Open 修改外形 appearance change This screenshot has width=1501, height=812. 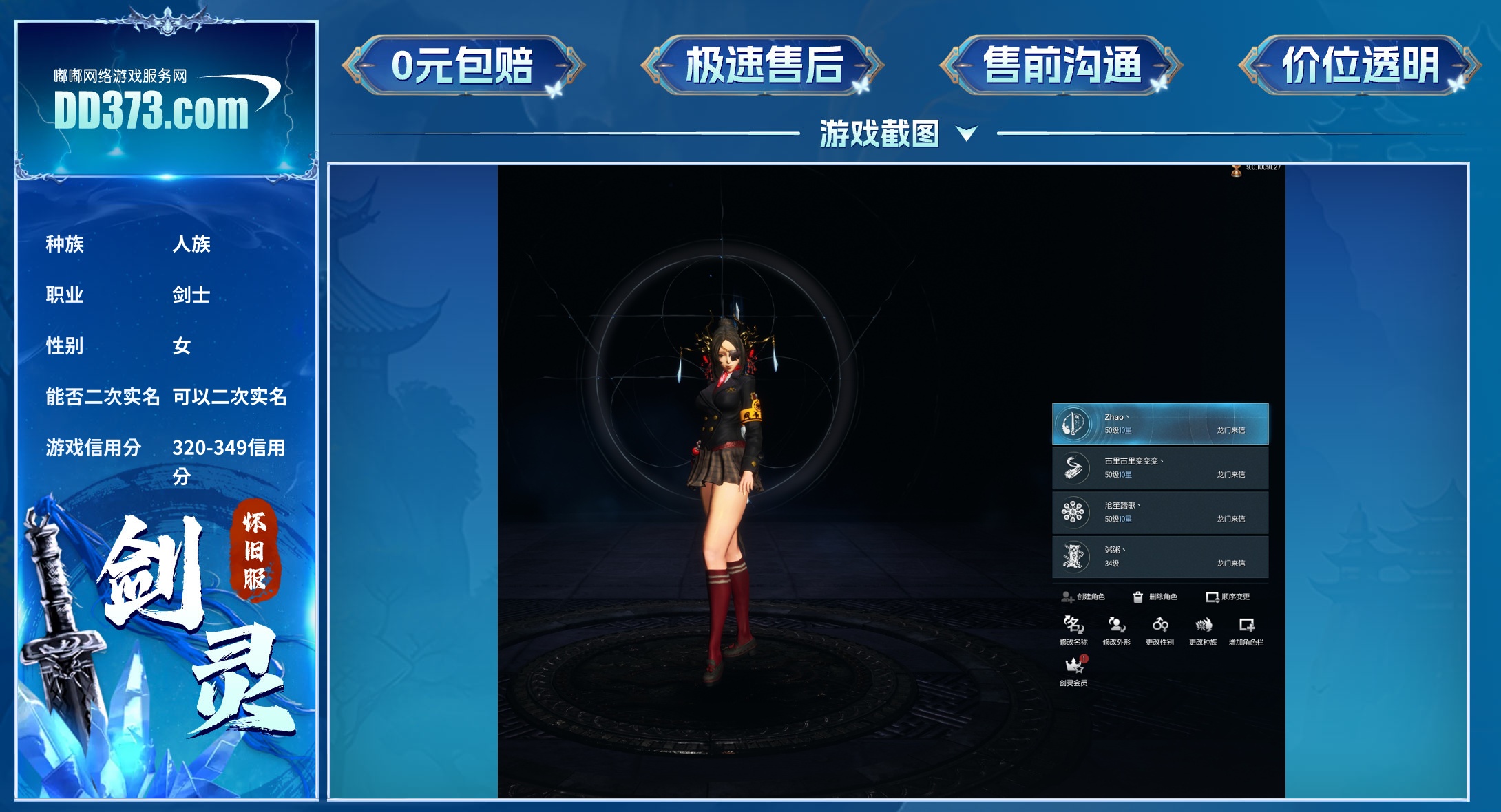click(x=1116, y=630)
